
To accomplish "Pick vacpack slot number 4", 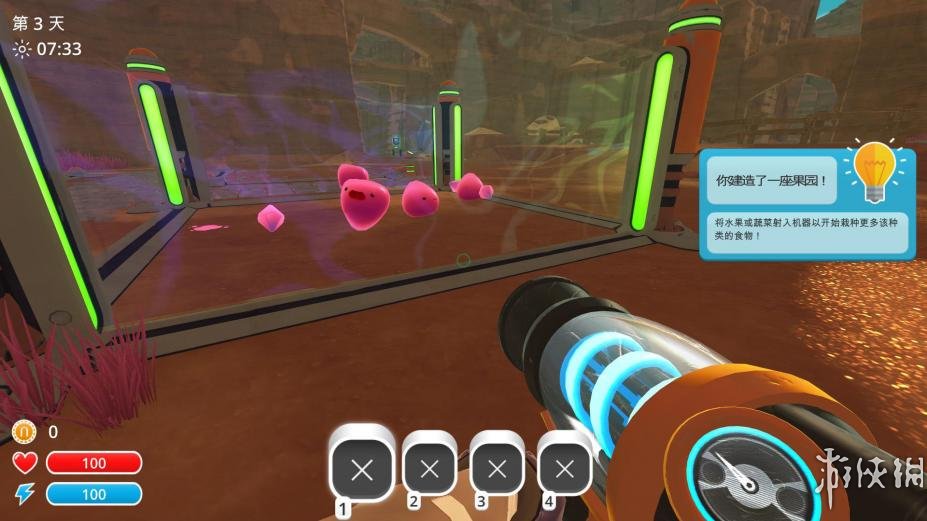I will [564, 468].
